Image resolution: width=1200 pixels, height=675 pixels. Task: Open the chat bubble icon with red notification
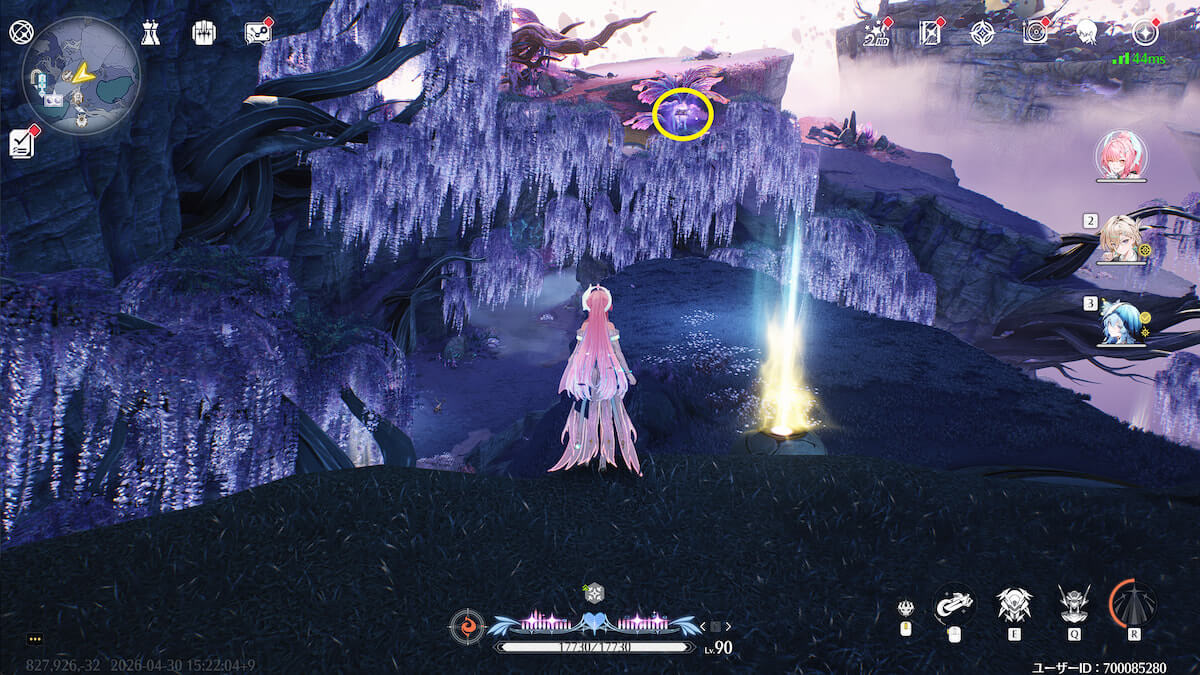(257, 33)
